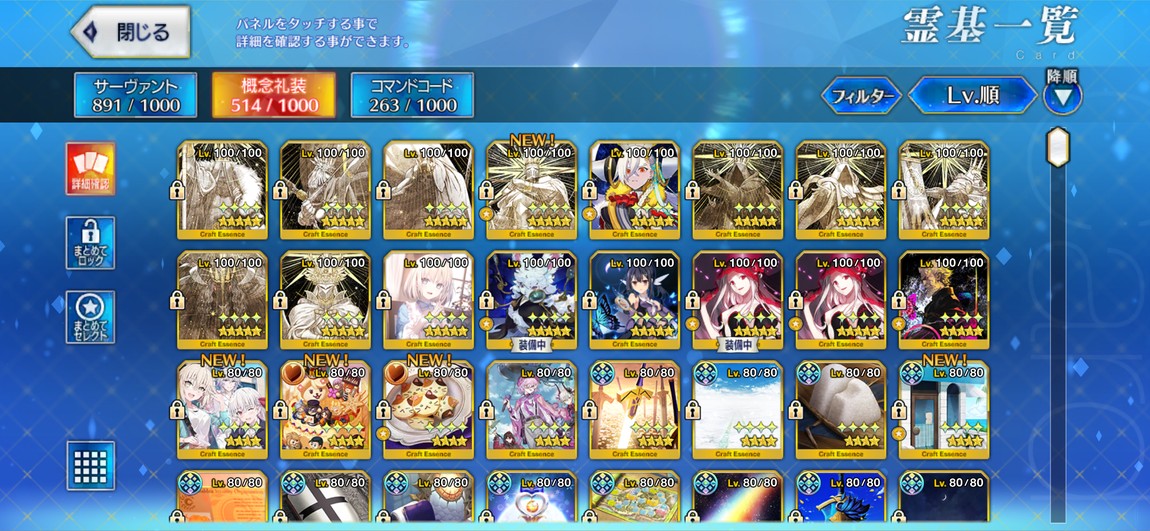Image resolution: width=1150 pixels, height=531 pixels.
Task: Open the フィルター options
Action: coord(861,96)
